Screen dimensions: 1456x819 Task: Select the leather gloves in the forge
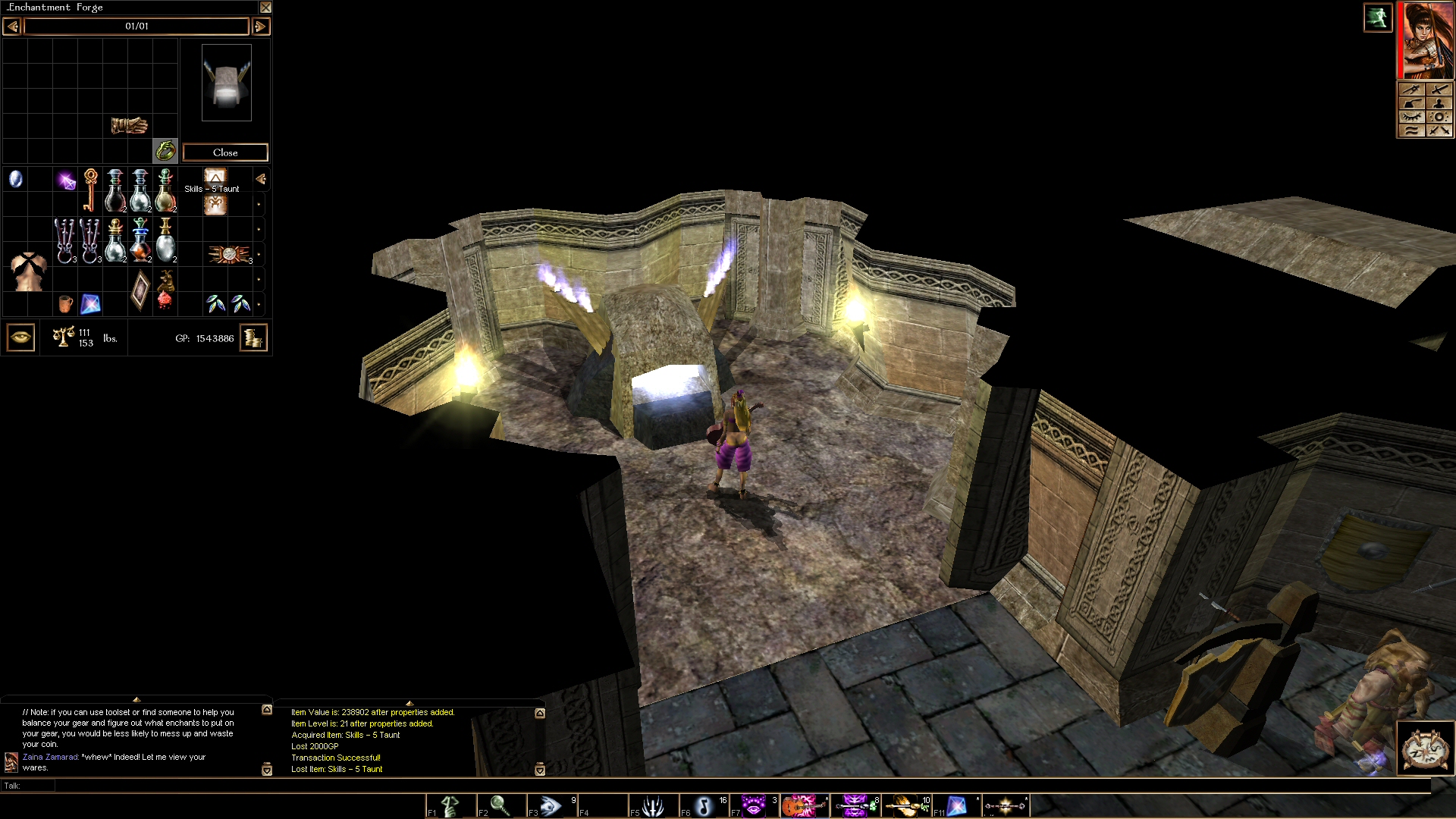coord(129,125)
